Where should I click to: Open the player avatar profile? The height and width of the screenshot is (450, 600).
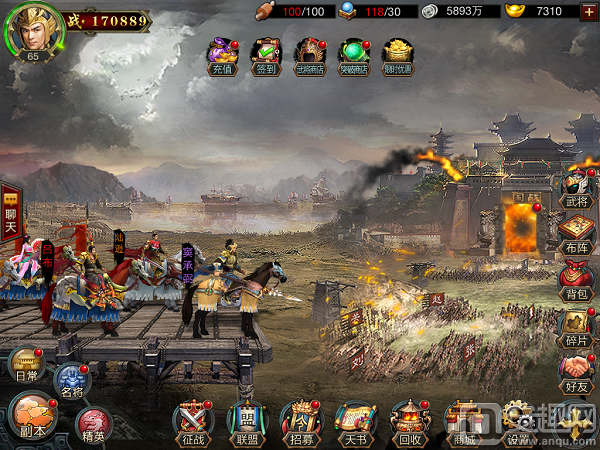(34, 30)
